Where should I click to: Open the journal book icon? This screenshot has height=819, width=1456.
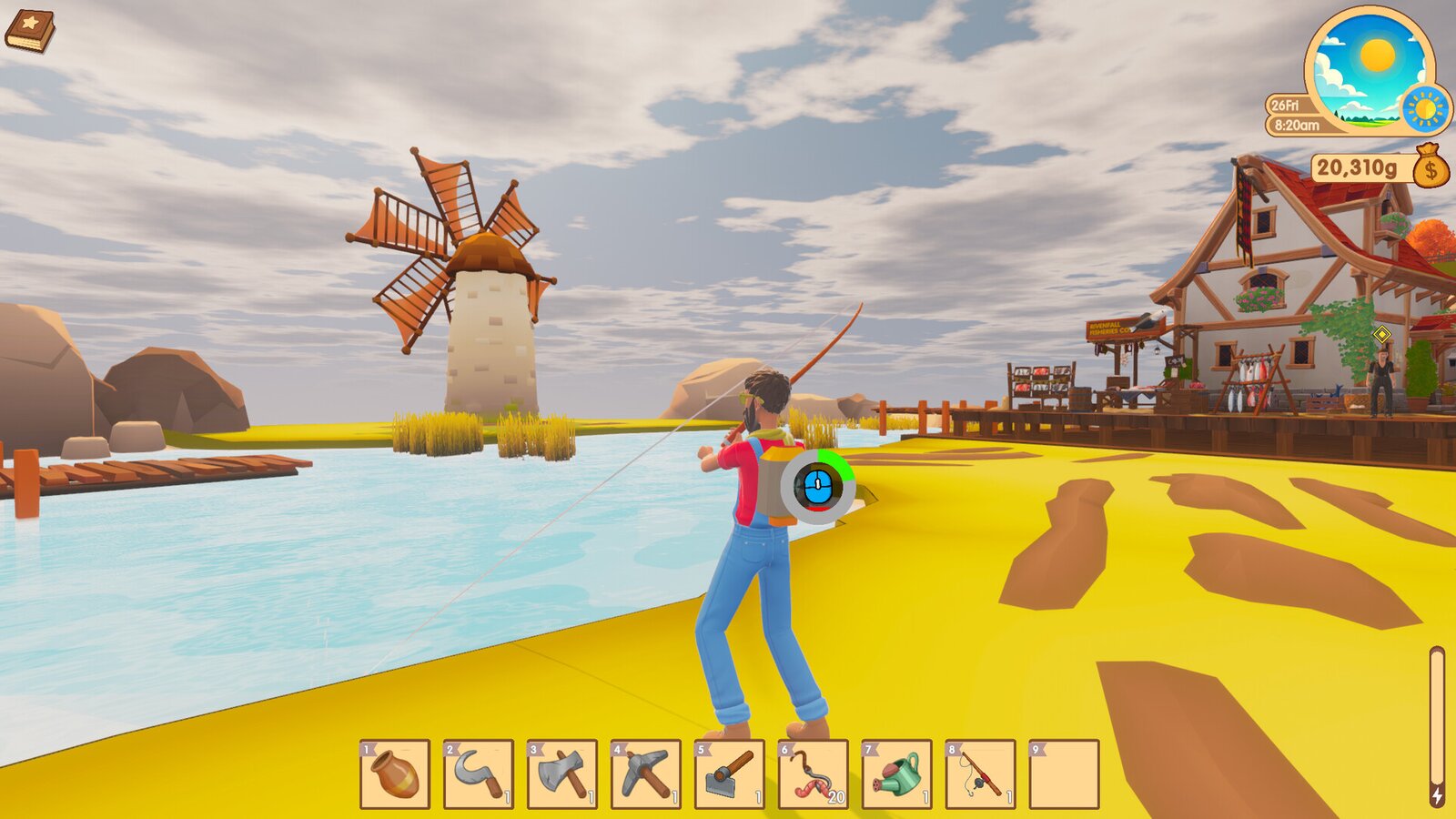coord(29,31)
